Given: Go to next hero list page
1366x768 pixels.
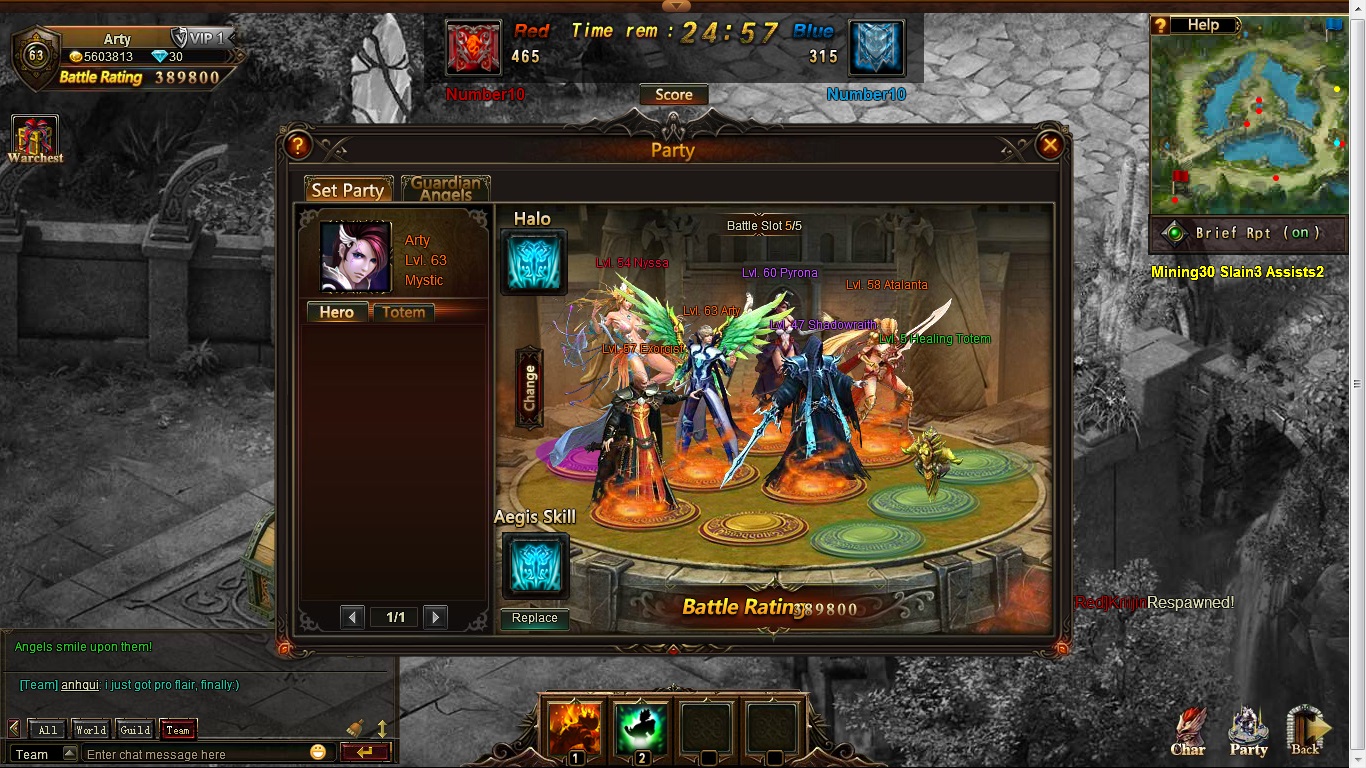Looking at the screenshot, I should (435, 617).
